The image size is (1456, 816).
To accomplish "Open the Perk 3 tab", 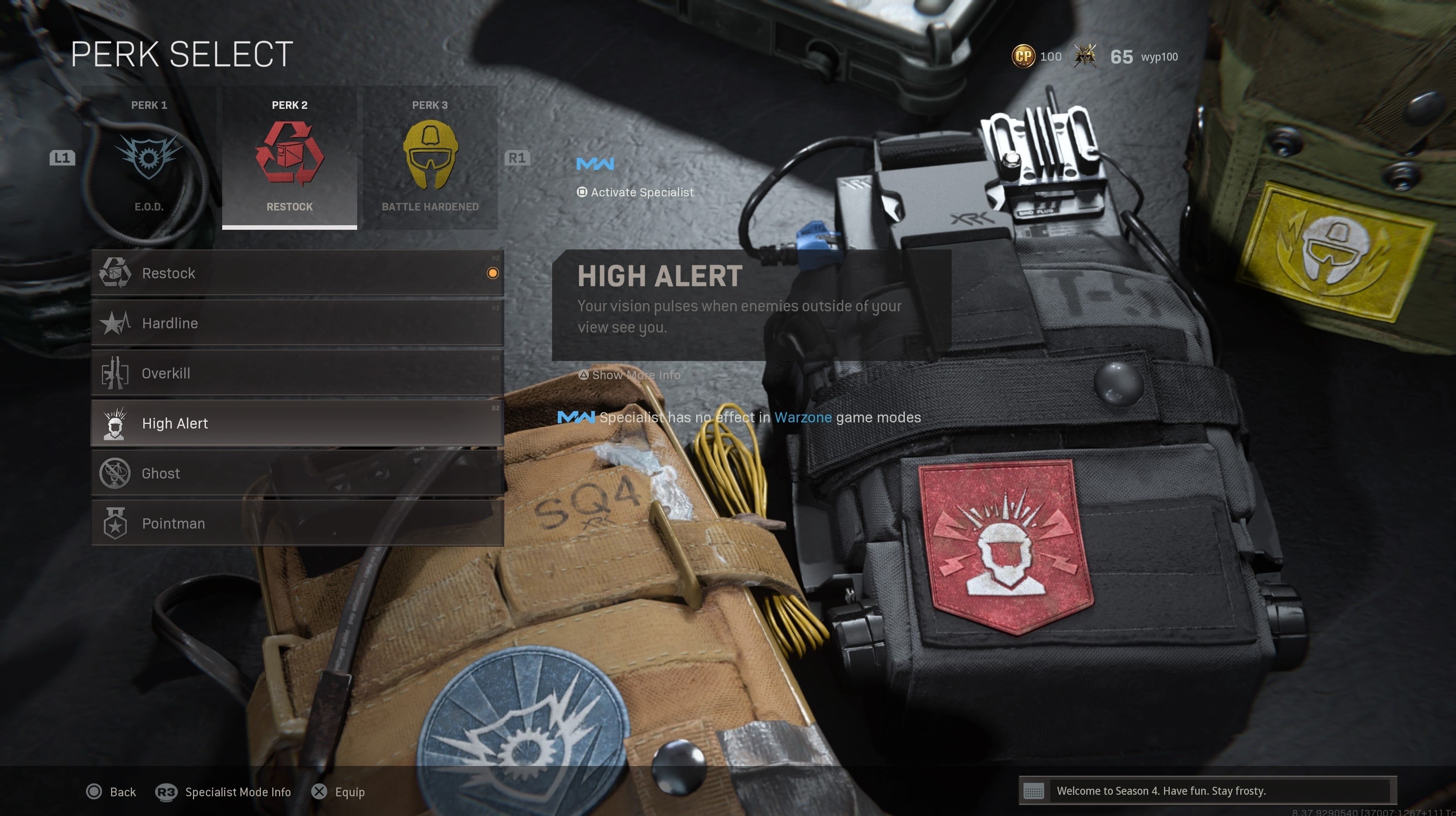I will pyautogui.click(x=430, y=105).
